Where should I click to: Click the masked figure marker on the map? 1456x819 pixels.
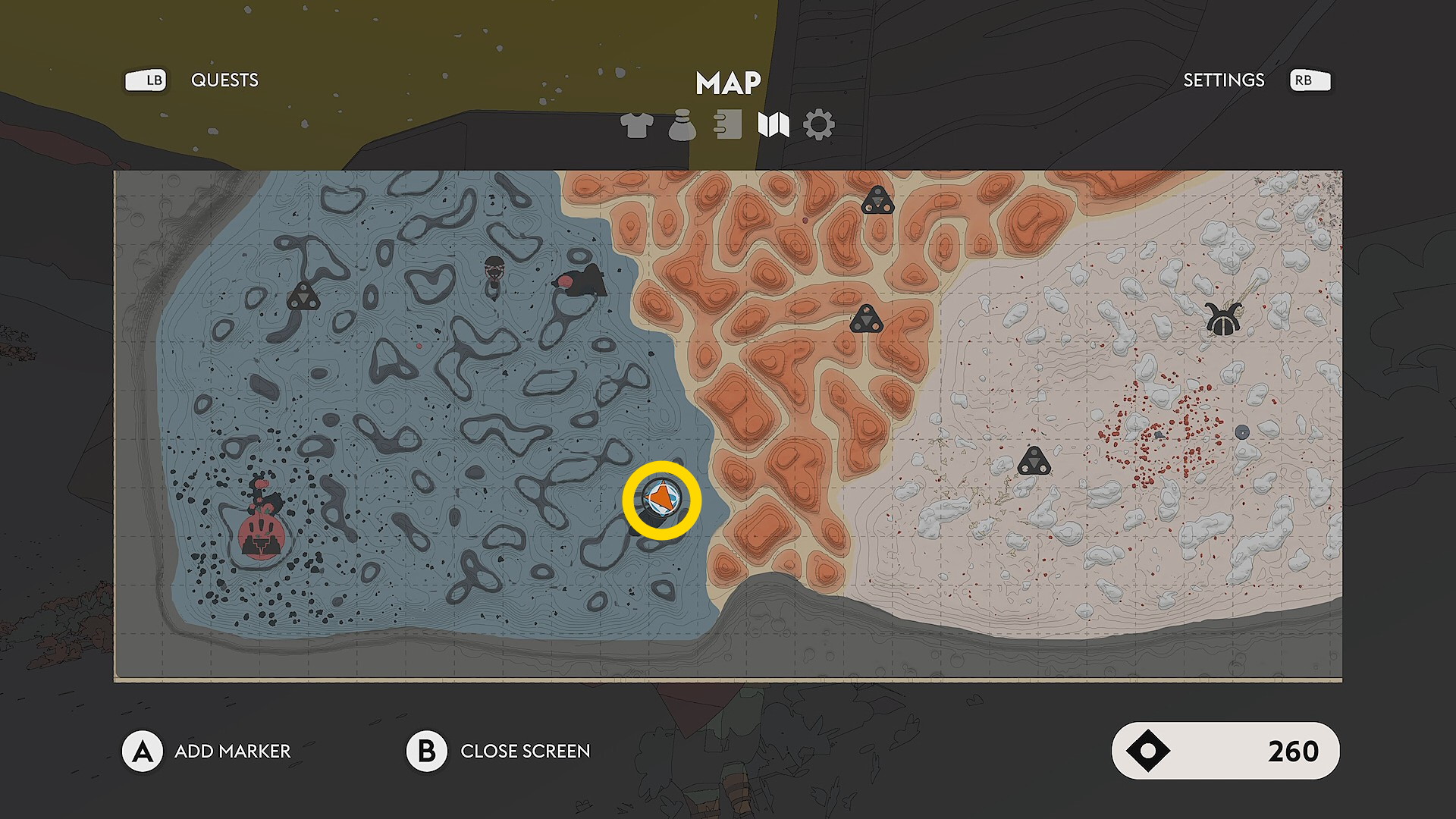(494, 271)
